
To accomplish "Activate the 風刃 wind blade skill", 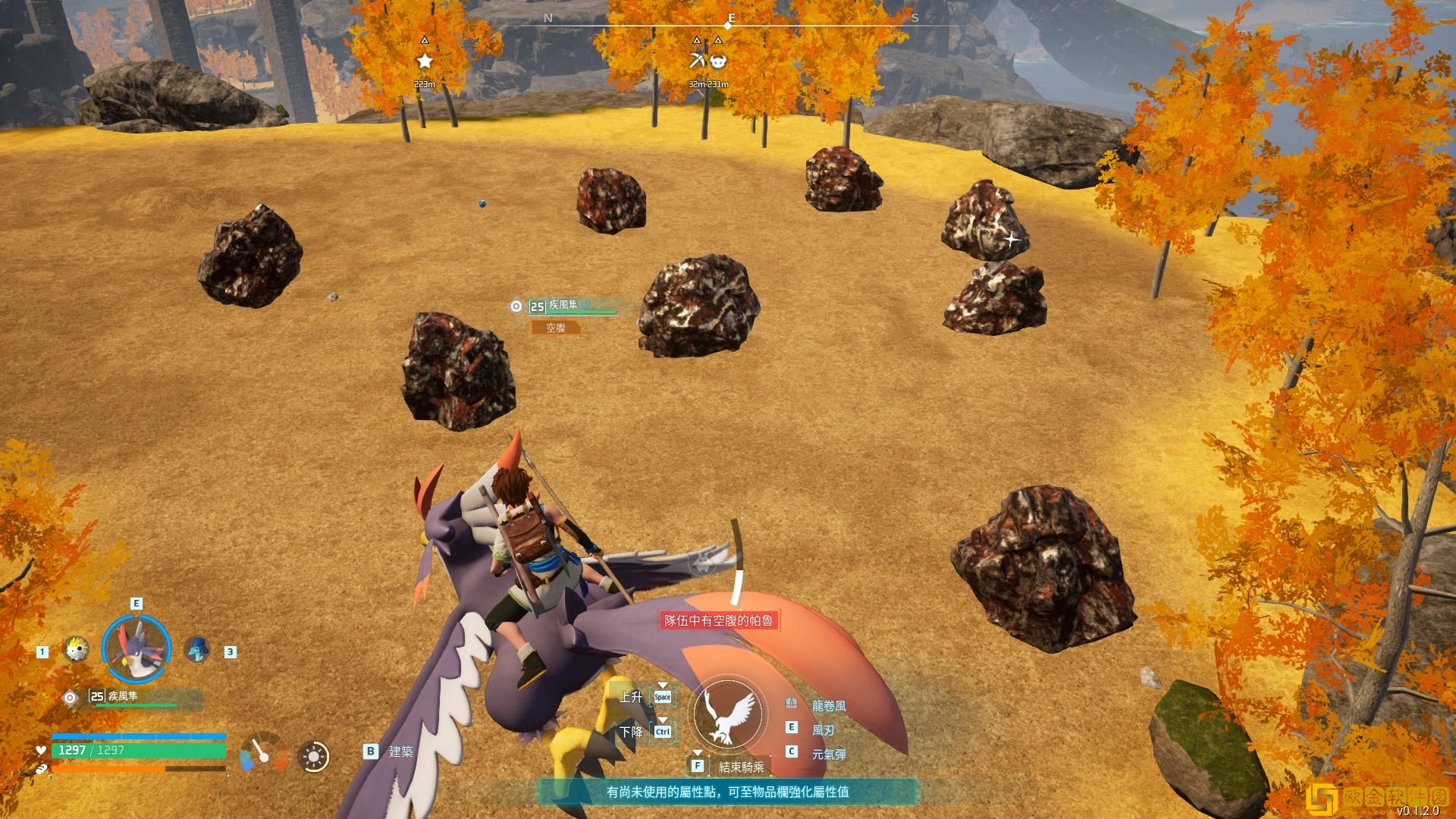I will pyautogui.click(x=823, y=730).
